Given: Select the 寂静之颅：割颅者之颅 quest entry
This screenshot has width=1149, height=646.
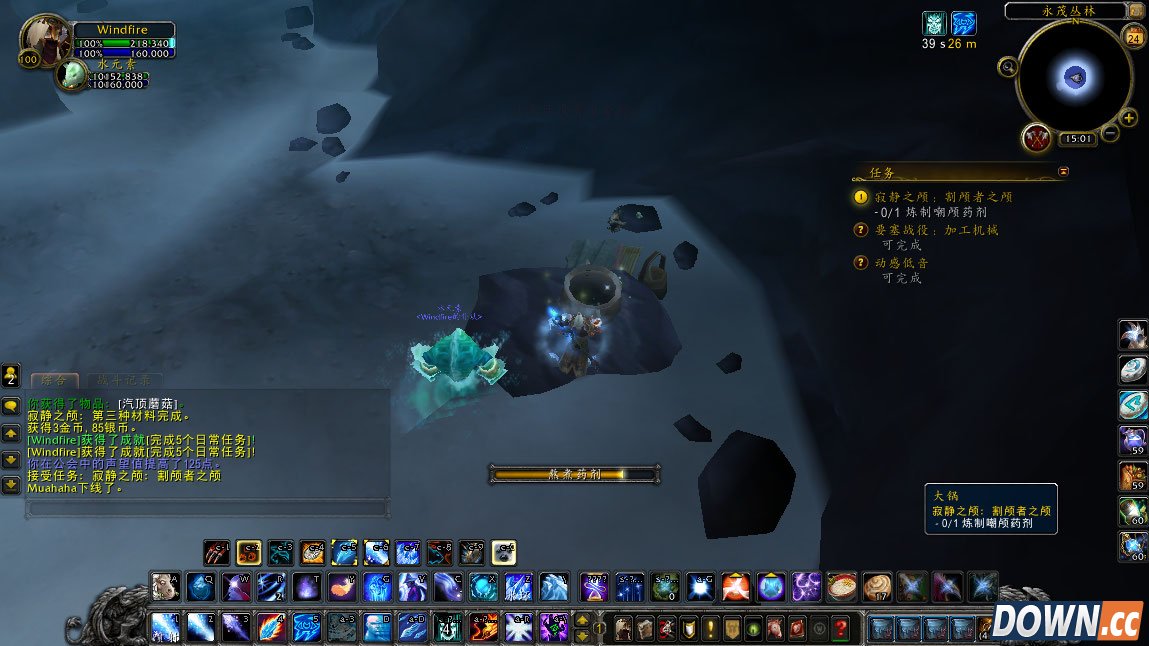Looking at the screenshot, I should pos(944,197).
